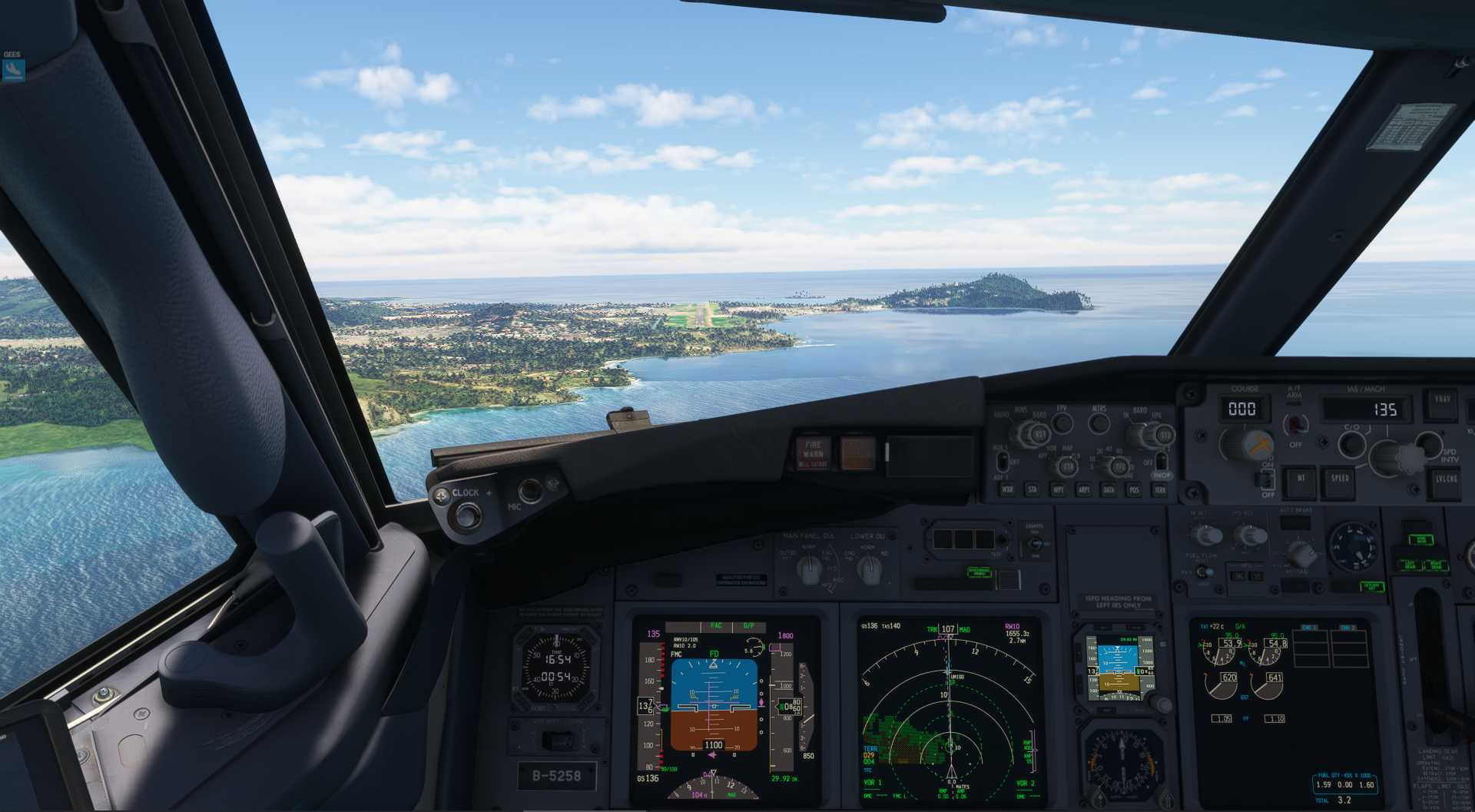This screenshot has height=812, width=1475.
Task: Push the WXR button on the EFIS panel
Action: 1007,489
